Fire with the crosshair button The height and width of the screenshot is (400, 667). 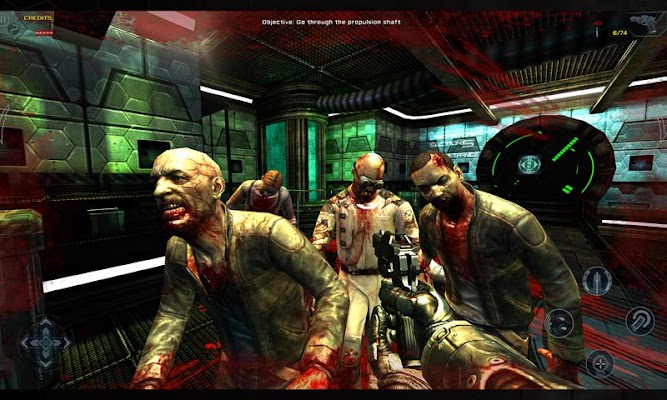click(x=600, y=363)
